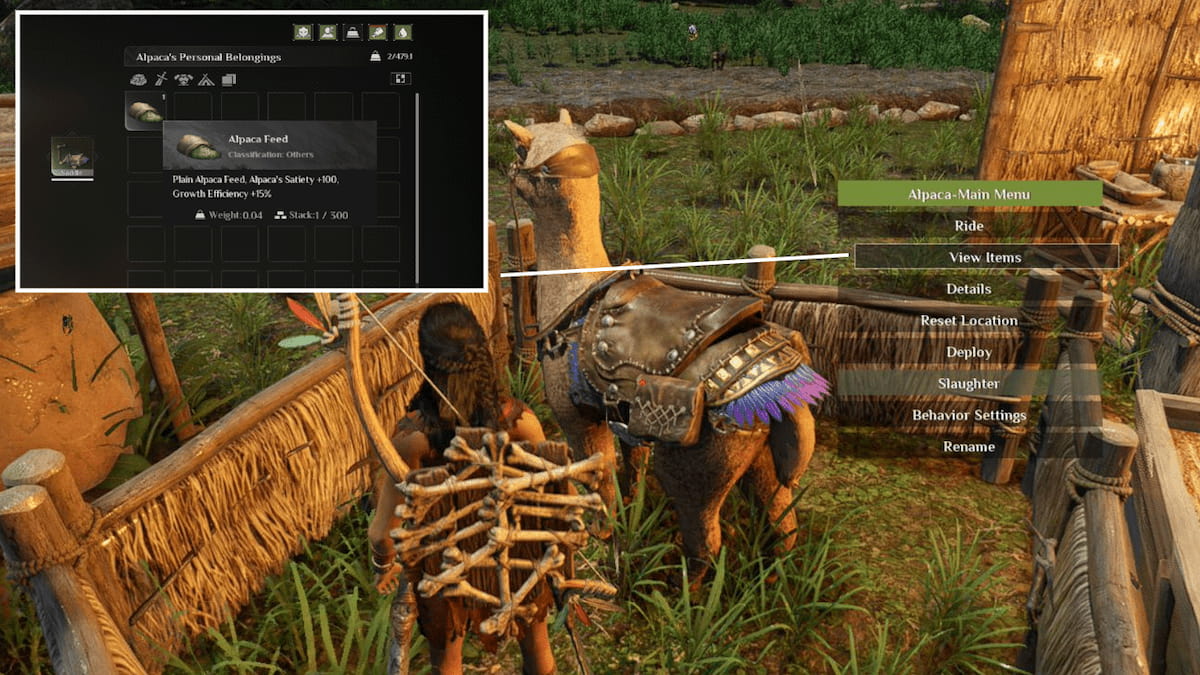Open View Items for the alpaca
Viewport: 1200px width, 675px height.
tap(985, 257)
